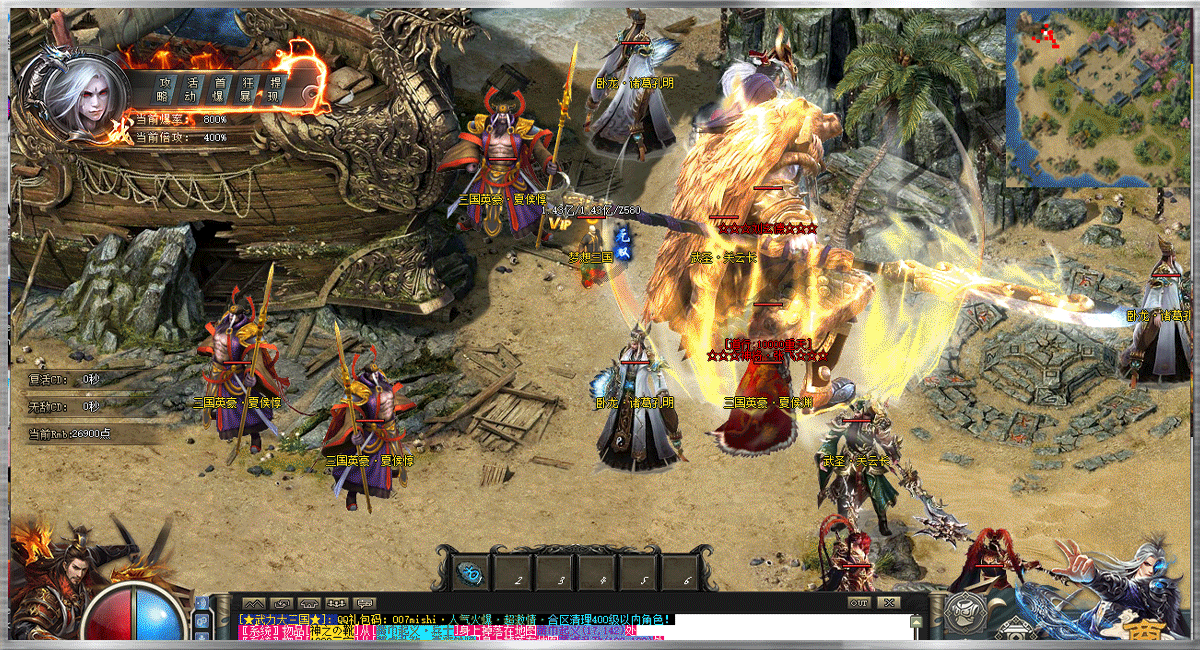Use the blue rune in the first hotbar slot
1200x650 pixels.
click(468, 573)
